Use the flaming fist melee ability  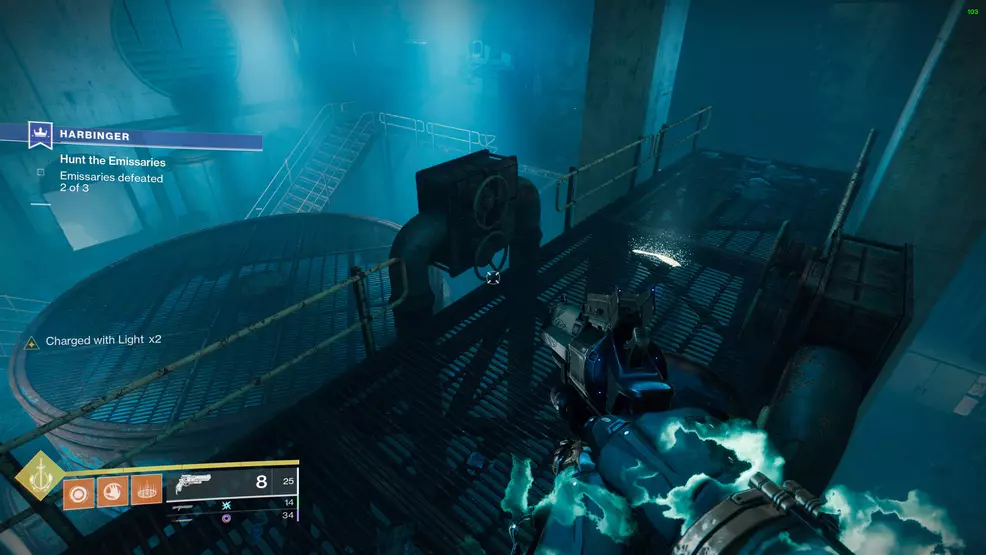click(113, 490)
